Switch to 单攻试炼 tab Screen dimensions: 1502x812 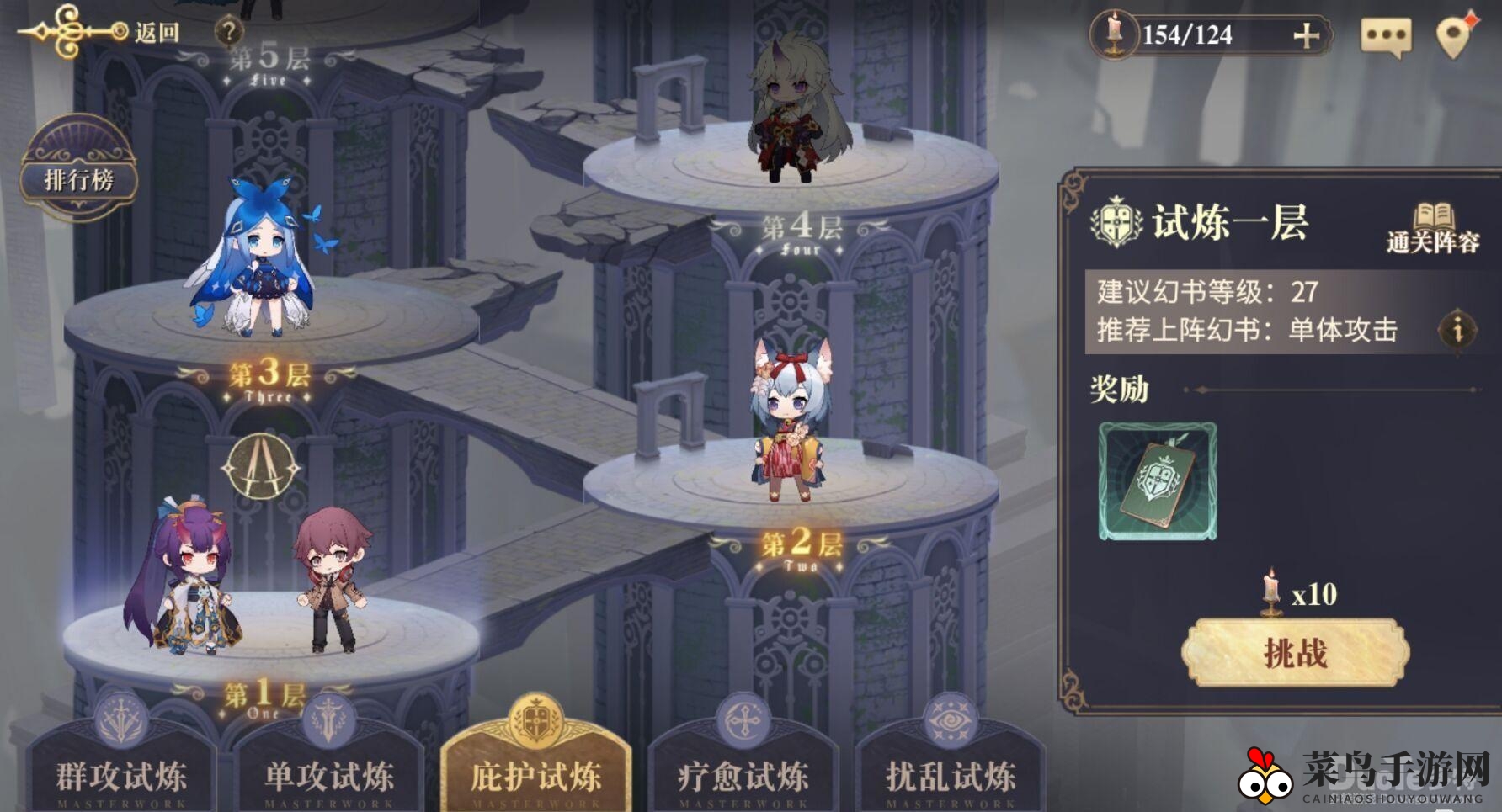tap(329, 774)
